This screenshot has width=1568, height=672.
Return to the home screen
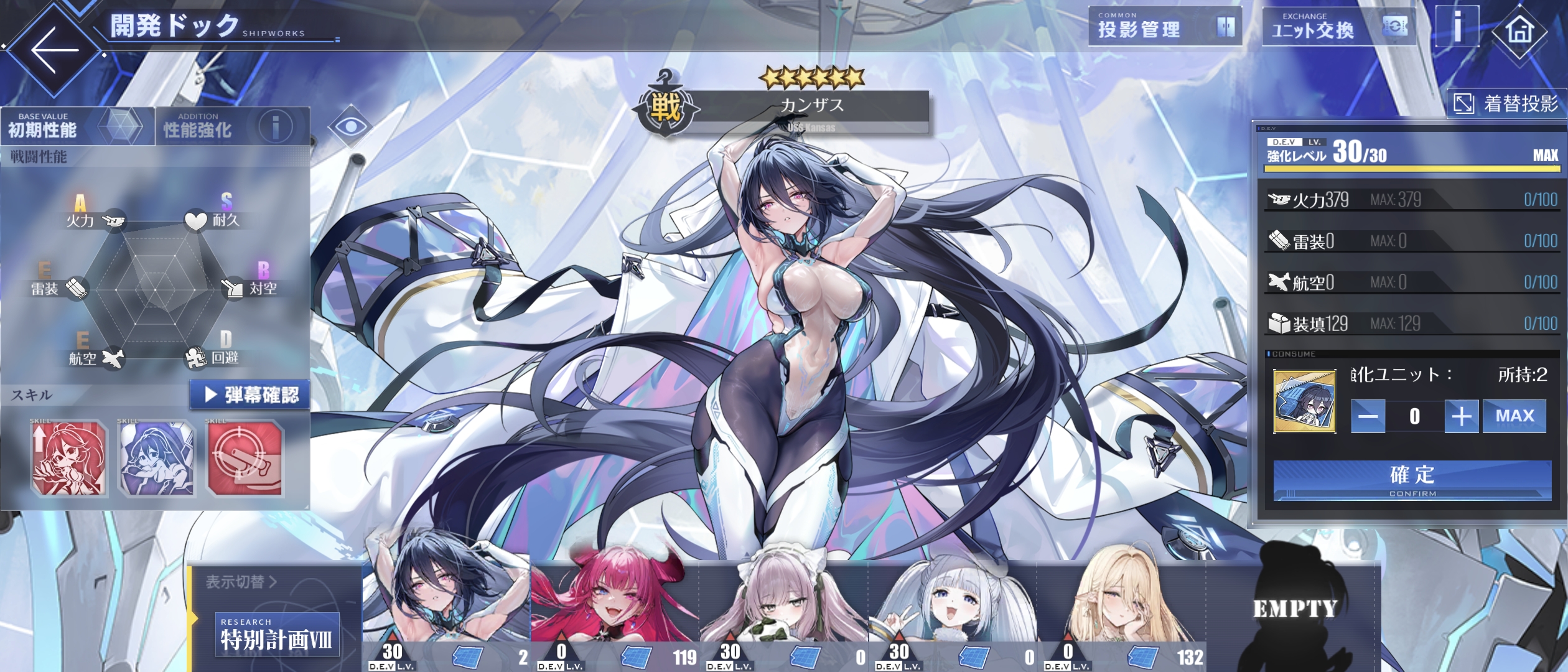click(x=1519, y=30)
